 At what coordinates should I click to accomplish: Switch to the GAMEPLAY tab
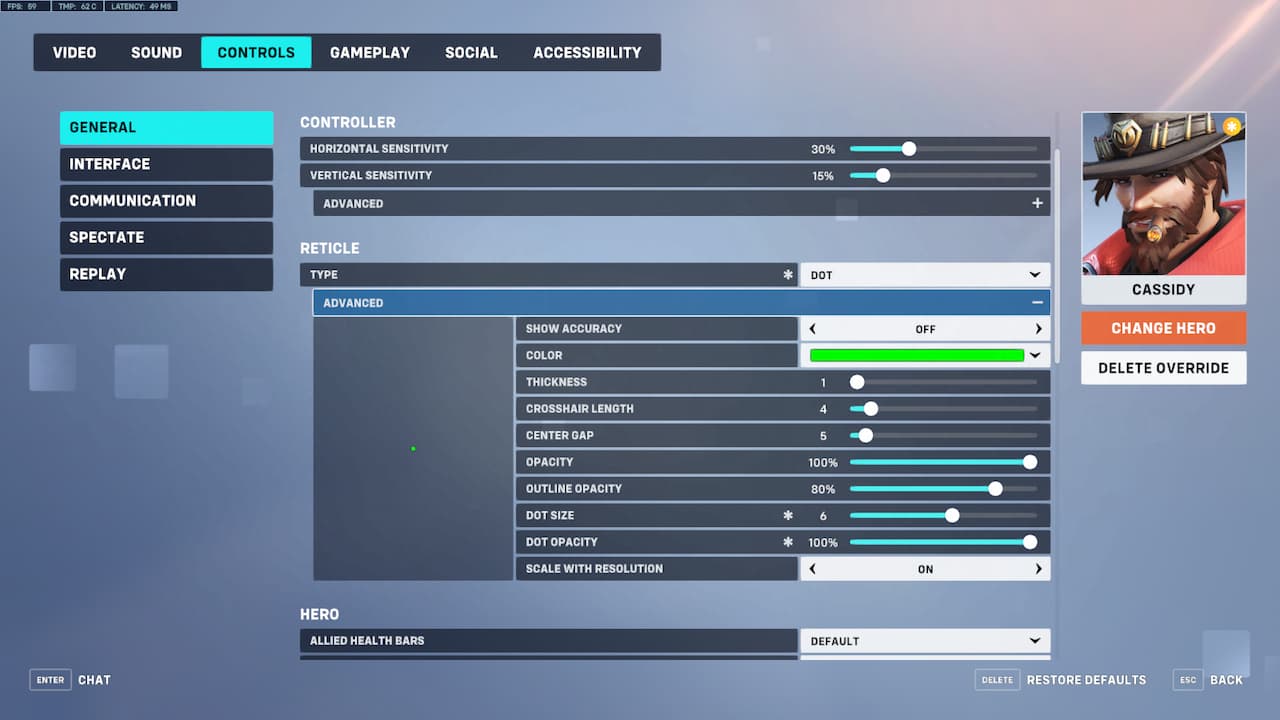(x=370, y=52)
